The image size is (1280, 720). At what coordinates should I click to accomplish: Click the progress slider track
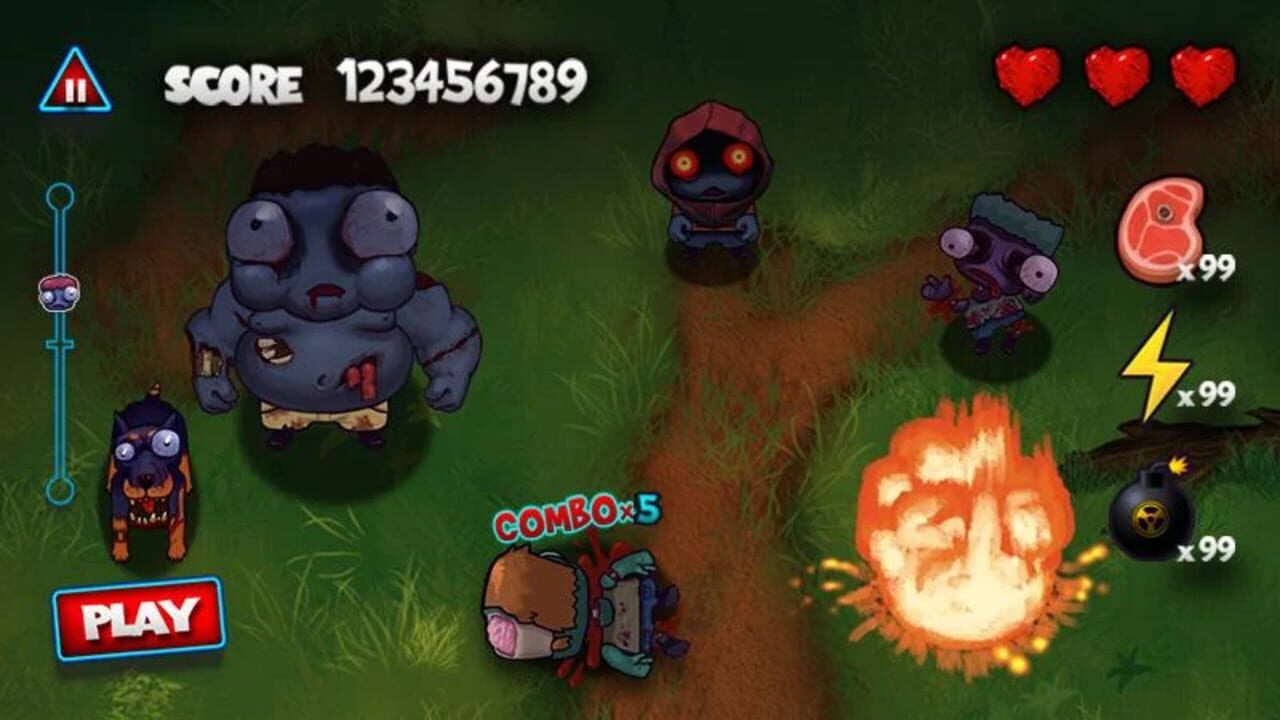pyautogui.click(x=60, y=400)
